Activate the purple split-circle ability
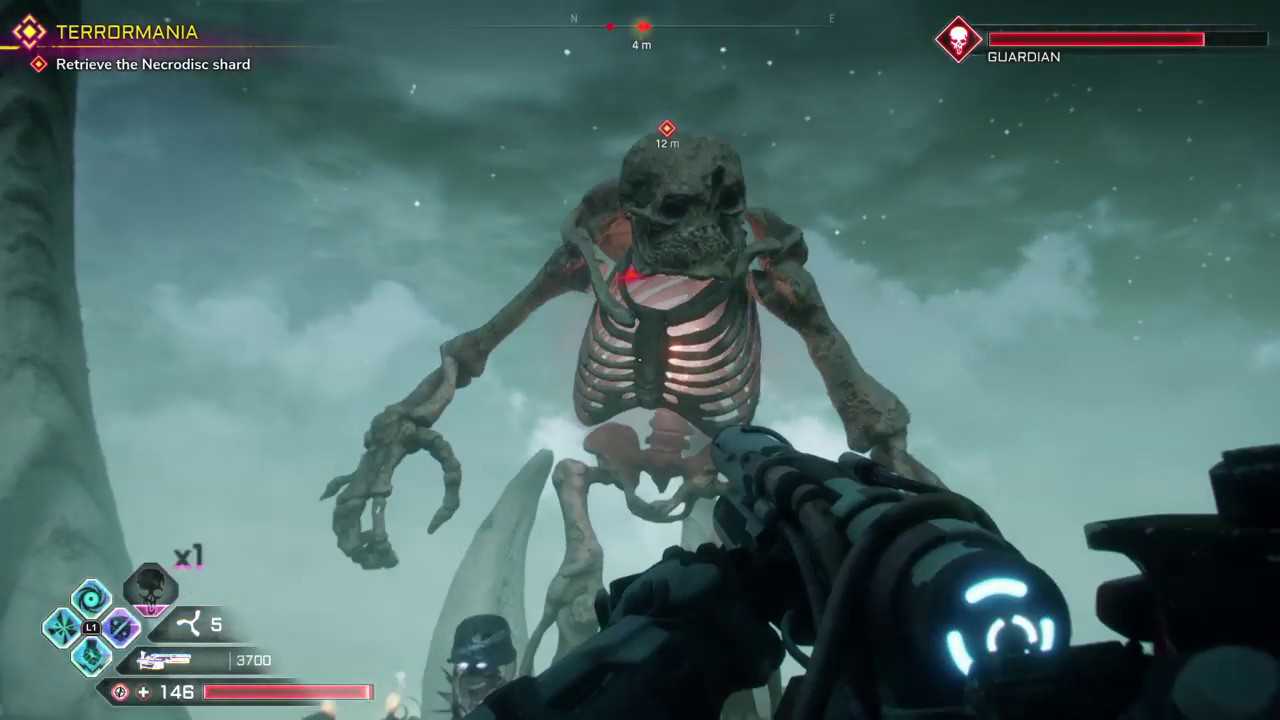Screen dimensions: 1280x720 (x=120, y=628)
